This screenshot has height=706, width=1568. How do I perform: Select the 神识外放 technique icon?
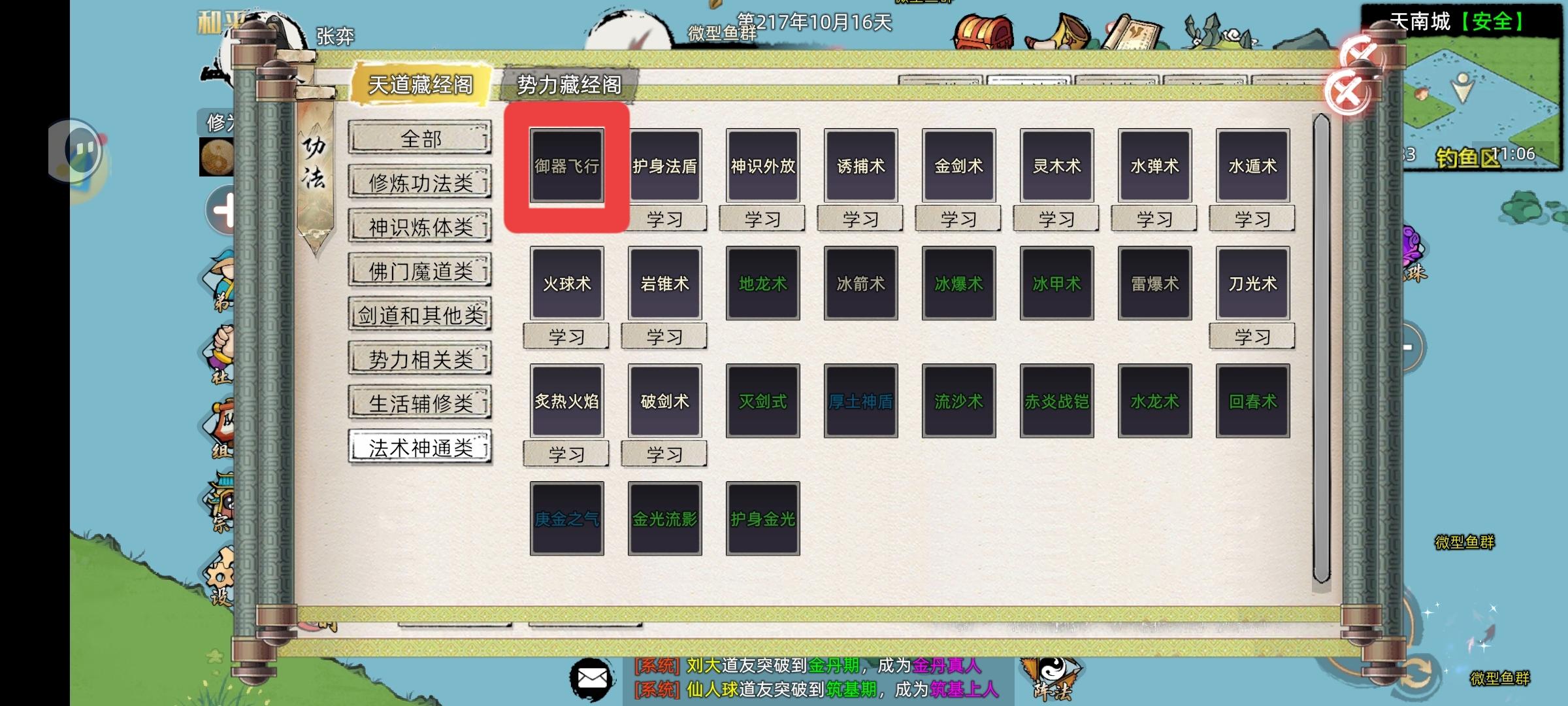coord(762,165)
